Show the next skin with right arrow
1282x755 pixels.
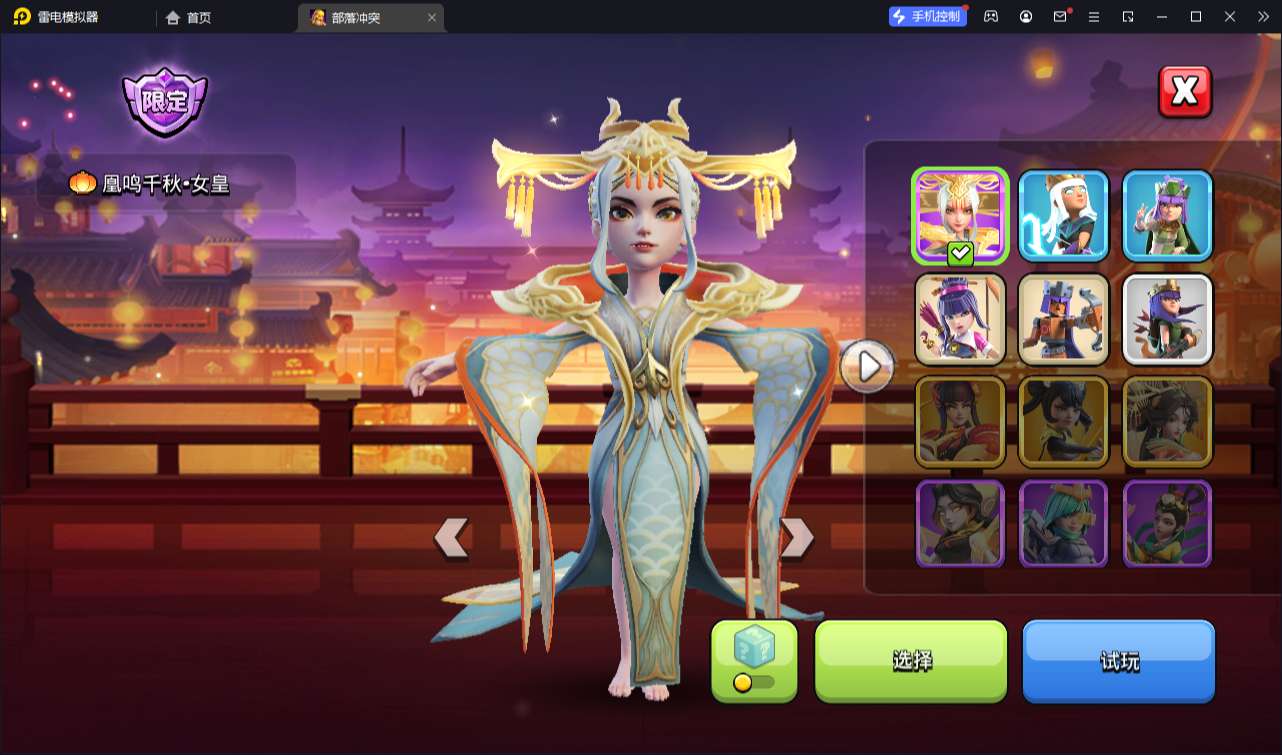796,538
